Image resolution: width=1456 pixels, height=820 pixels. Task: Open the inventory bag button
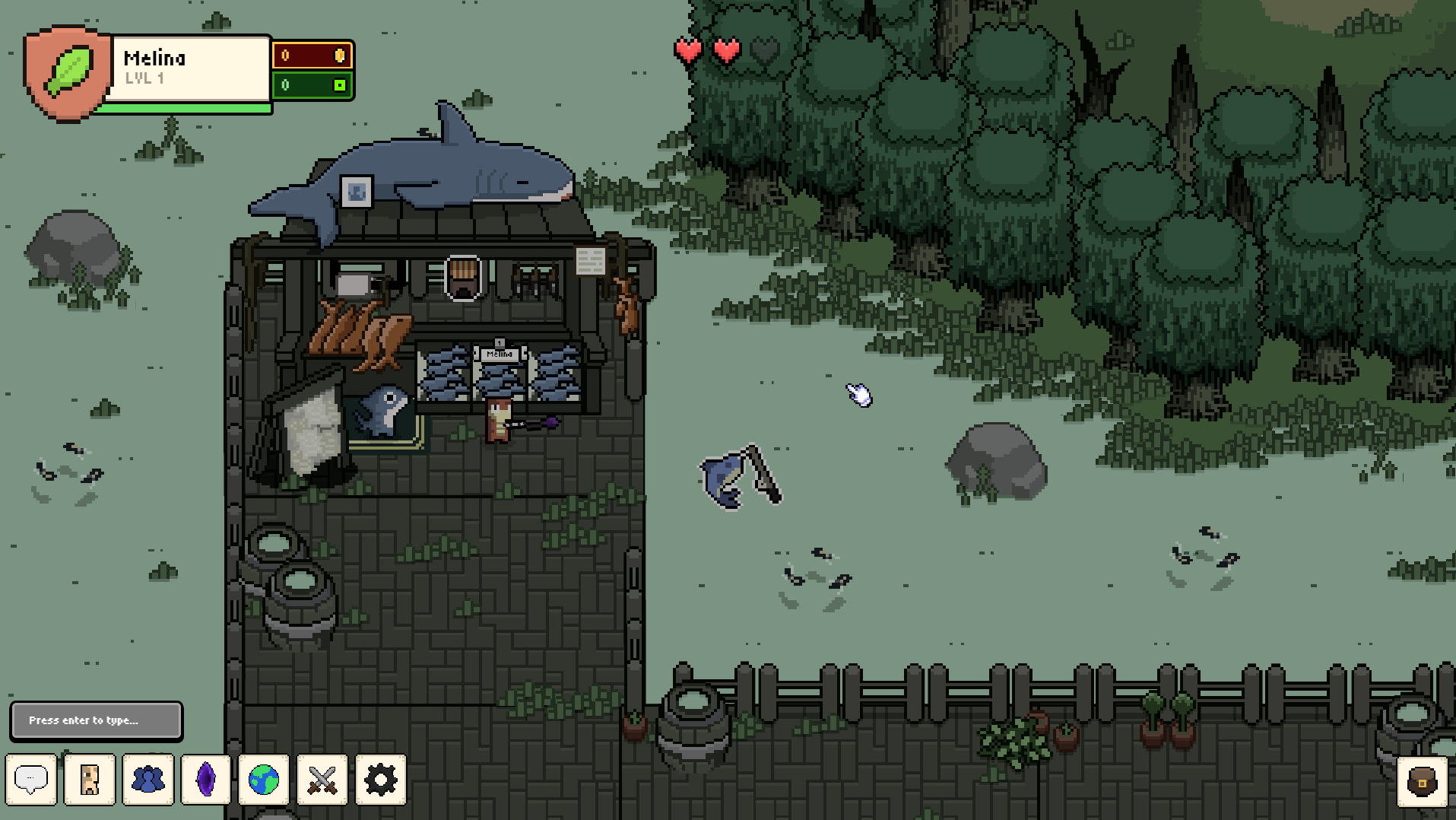point(1422,781)
